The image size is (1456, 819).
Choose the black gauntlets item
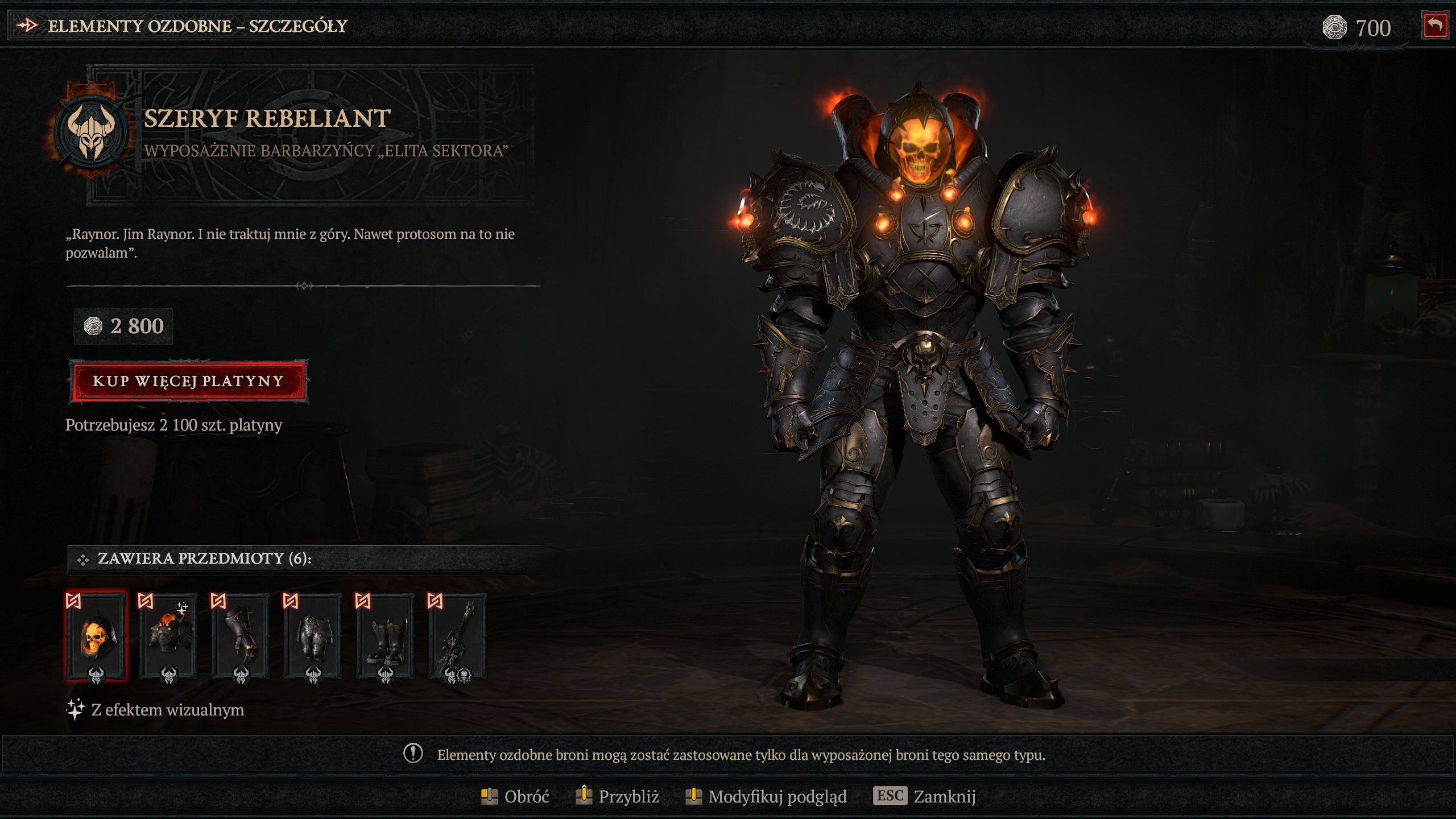(x=241, y=636)
